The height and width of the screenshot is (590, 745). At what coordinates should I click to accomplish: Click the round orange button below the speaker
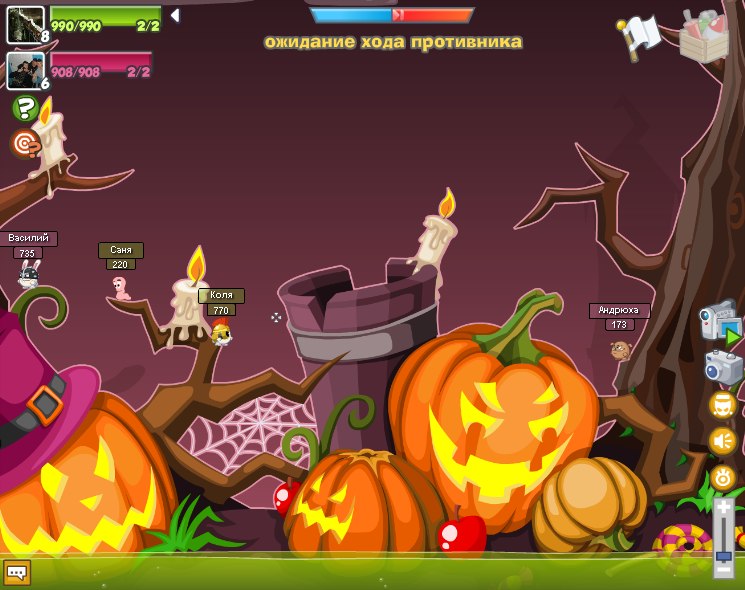[x=723, y=476]
